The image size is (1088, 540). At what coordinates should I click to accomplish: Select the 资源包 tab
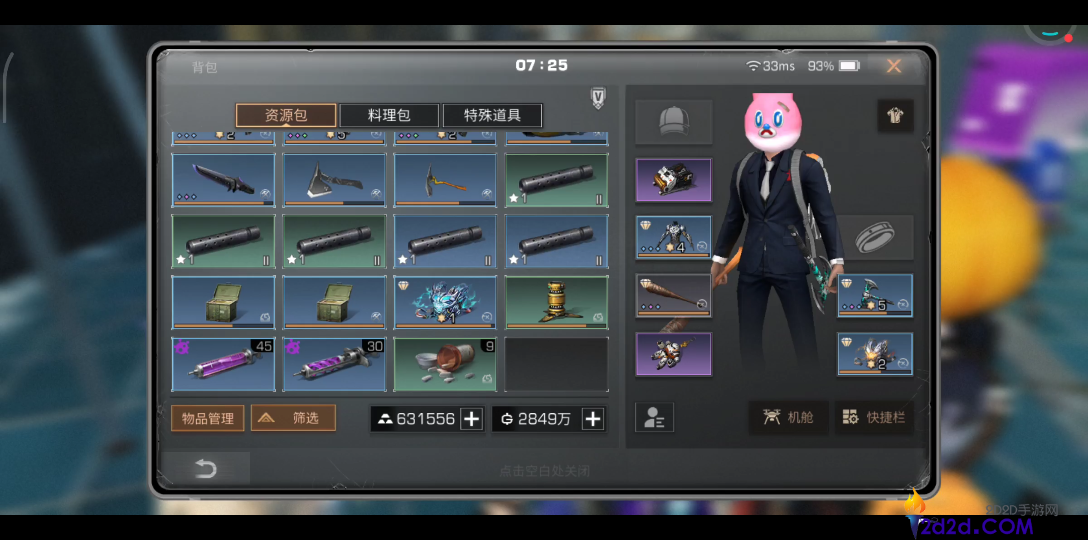click(285, 115)
